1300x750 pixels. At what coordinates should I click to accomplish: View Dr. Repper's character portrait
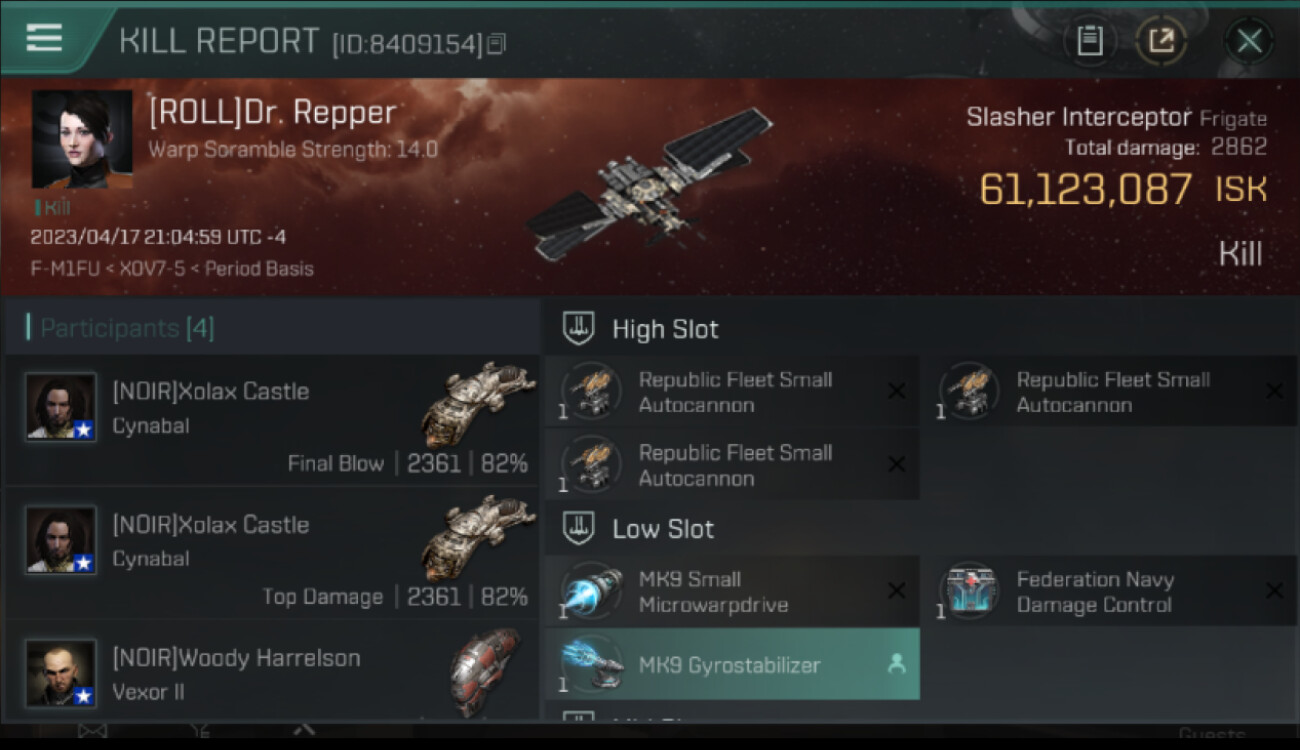[x=82, y=140]
